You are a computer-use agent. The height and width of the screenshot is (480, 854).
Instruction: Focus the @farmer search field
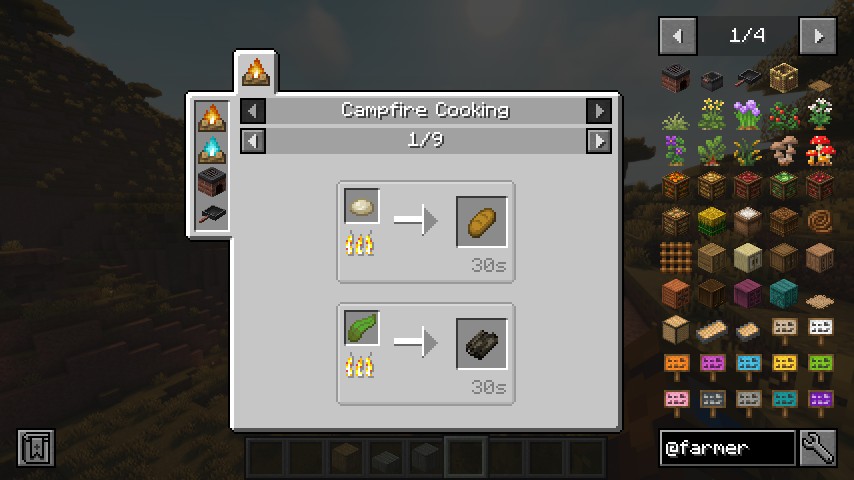point(728,448)
